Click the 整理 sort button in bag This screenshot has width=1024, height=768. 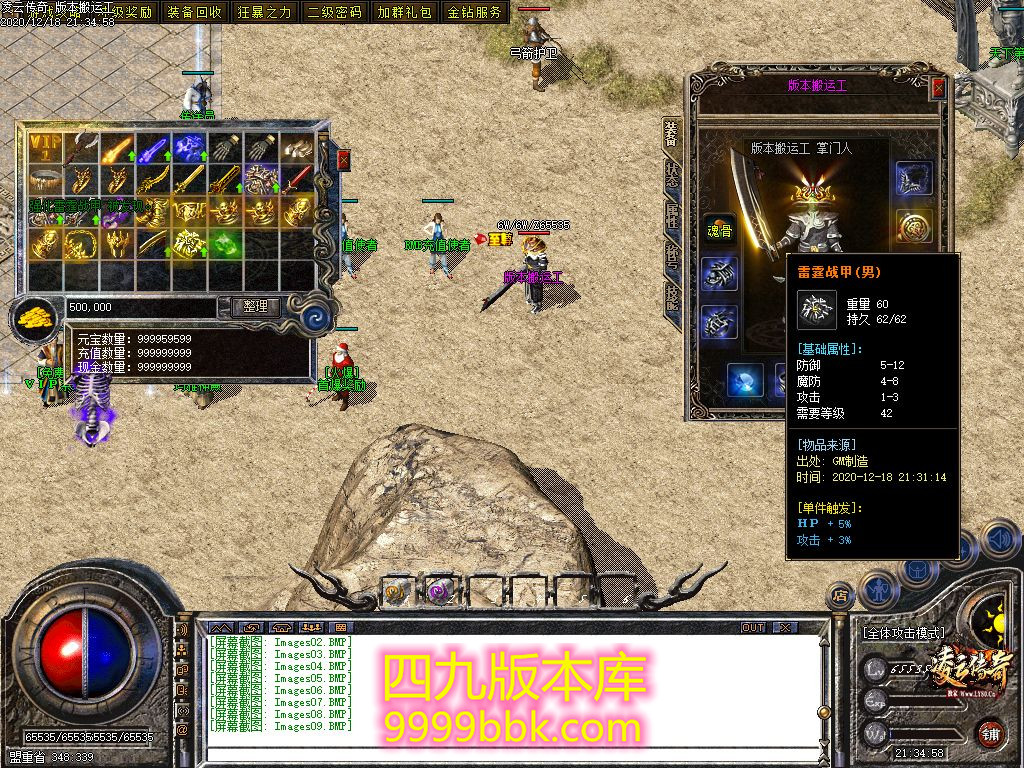[x=255, y=307]
